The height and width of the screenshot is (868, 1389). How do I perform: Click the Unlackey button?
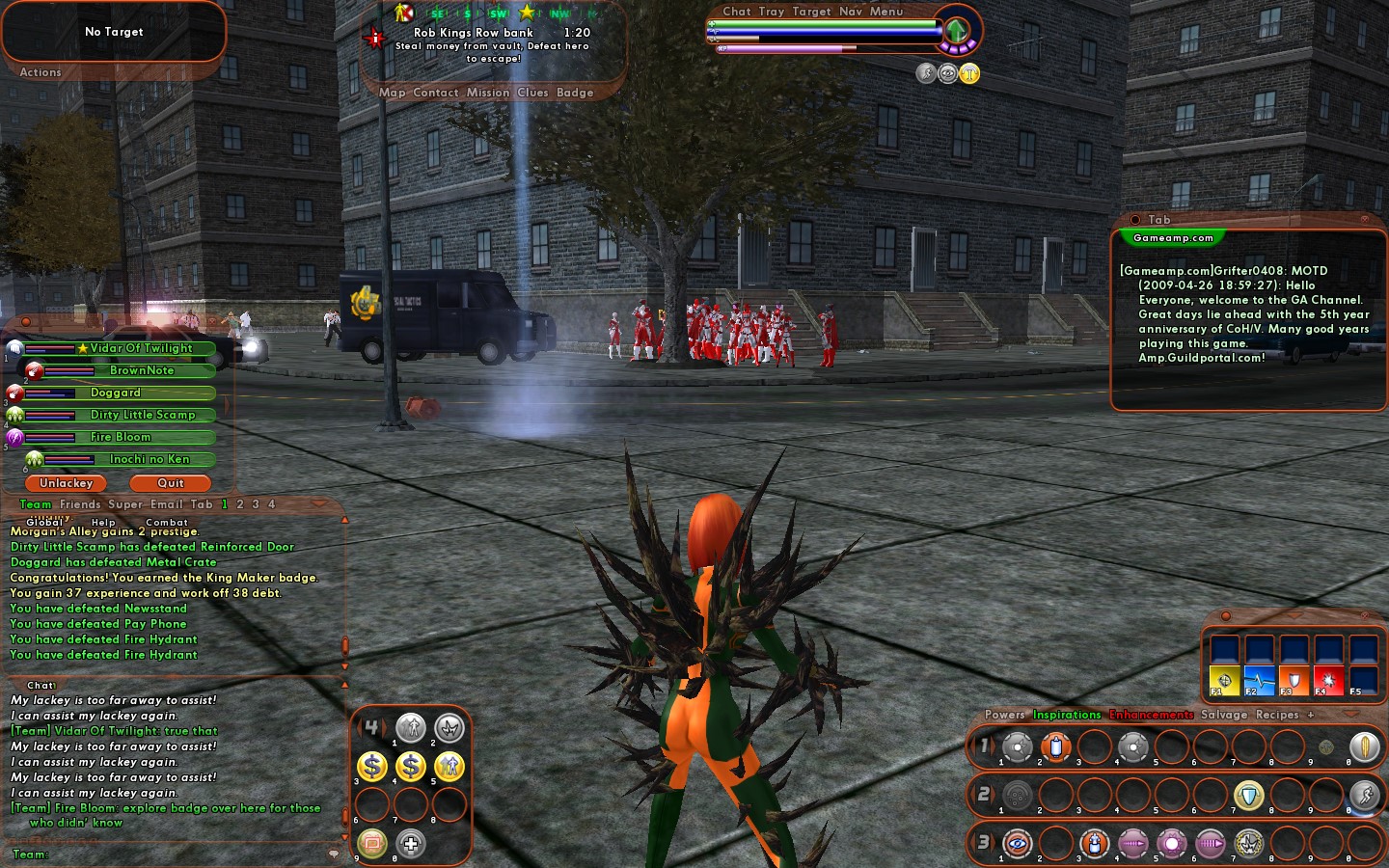(x=67, y=483)
